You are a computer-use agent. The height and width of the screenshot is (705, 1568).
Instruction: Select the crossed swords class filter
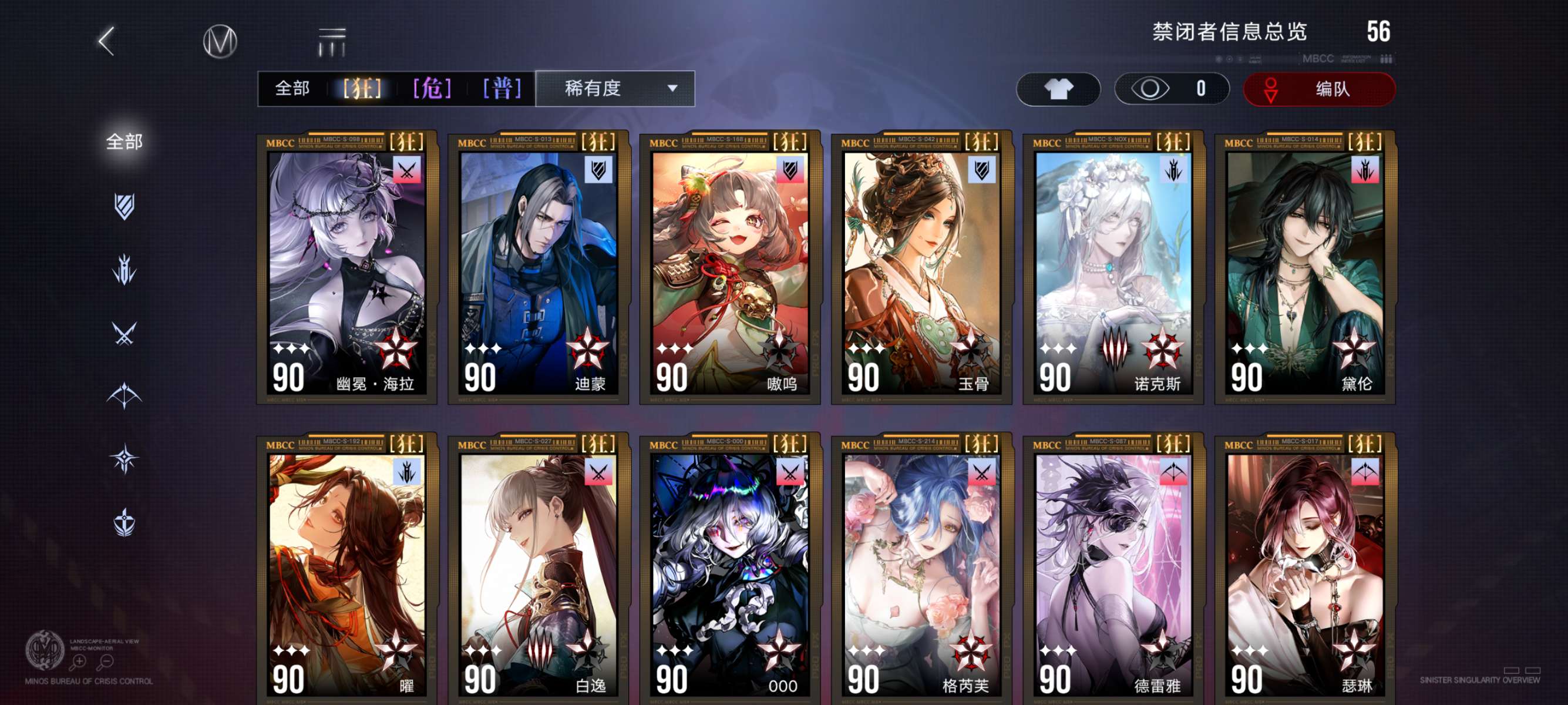(x=124, y=333)
